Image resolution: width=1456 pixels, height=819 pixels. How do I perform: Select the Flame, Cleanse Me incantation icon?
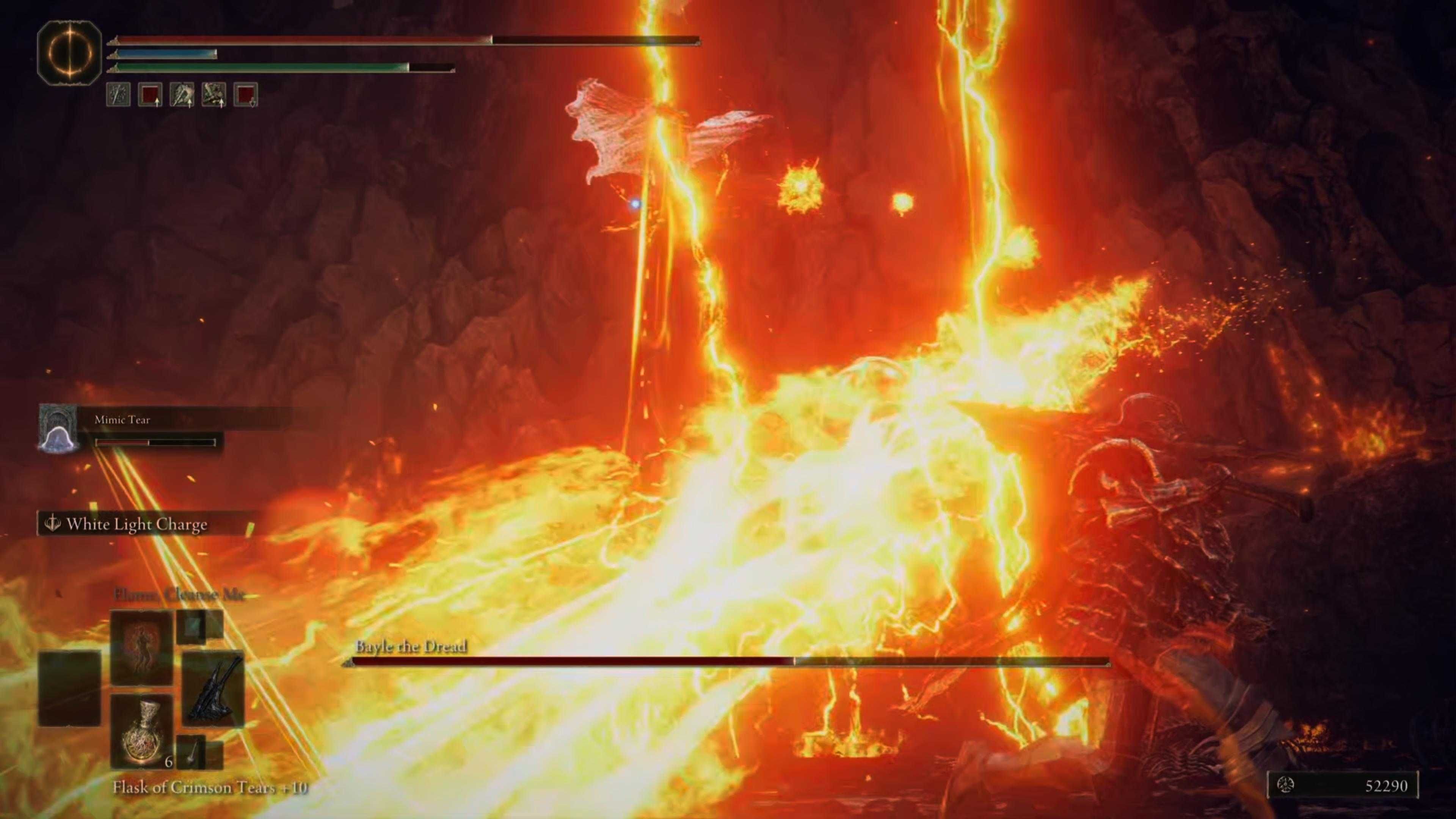pyautogui.click(x=141, y=647)
